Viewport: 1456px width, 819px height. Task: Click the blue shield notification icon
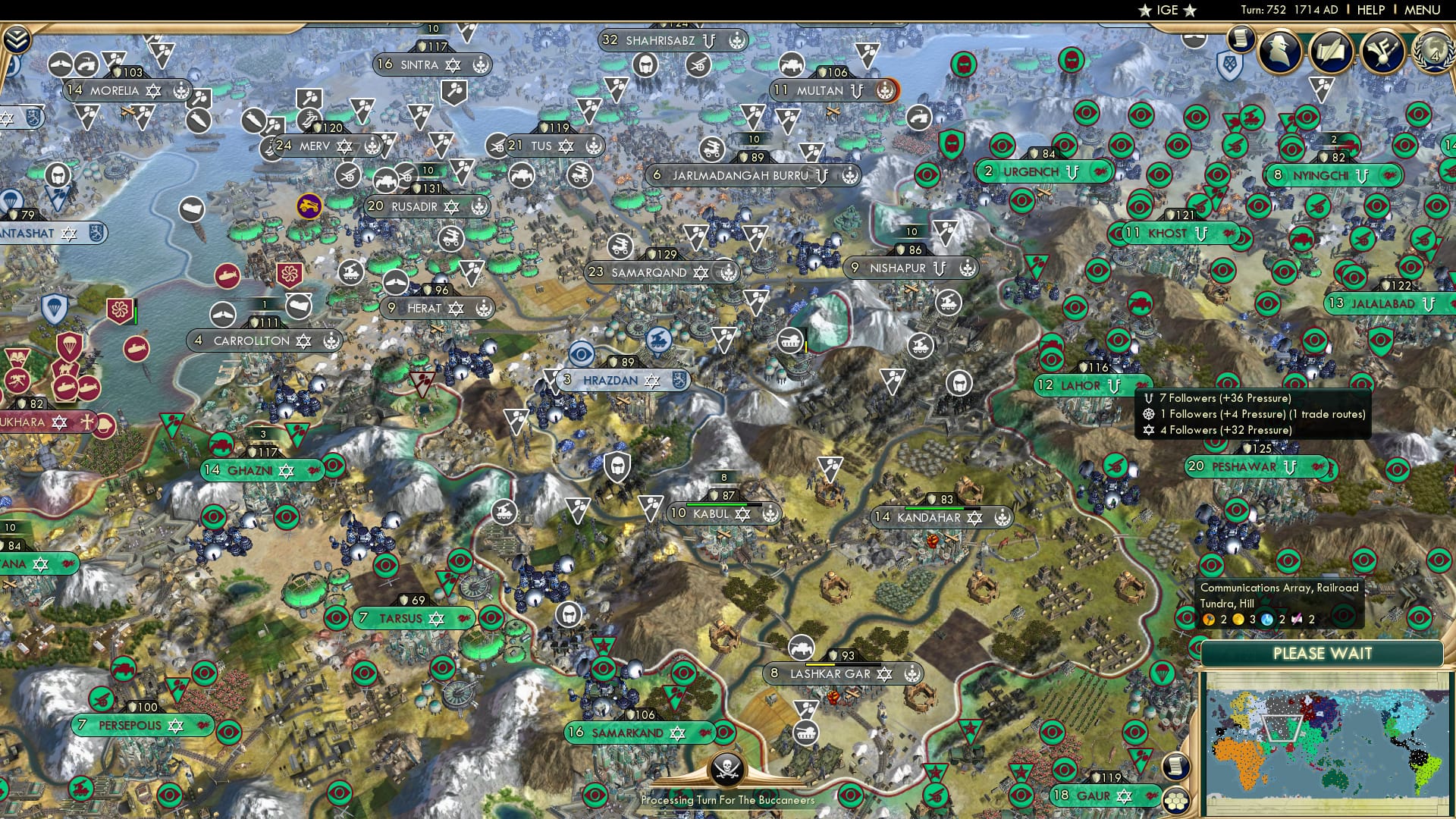pos(1230,63)
